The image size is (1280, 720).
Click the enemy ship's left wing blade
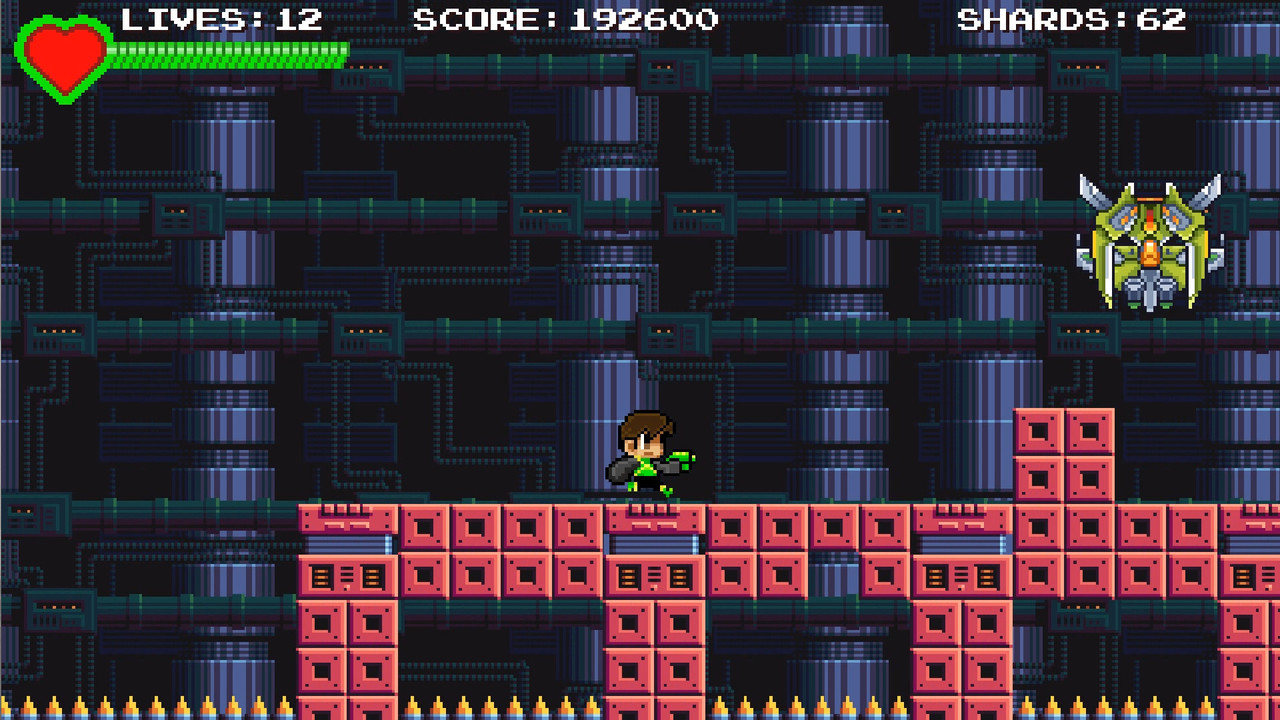pyautogui.click(x=1090, y=195)
